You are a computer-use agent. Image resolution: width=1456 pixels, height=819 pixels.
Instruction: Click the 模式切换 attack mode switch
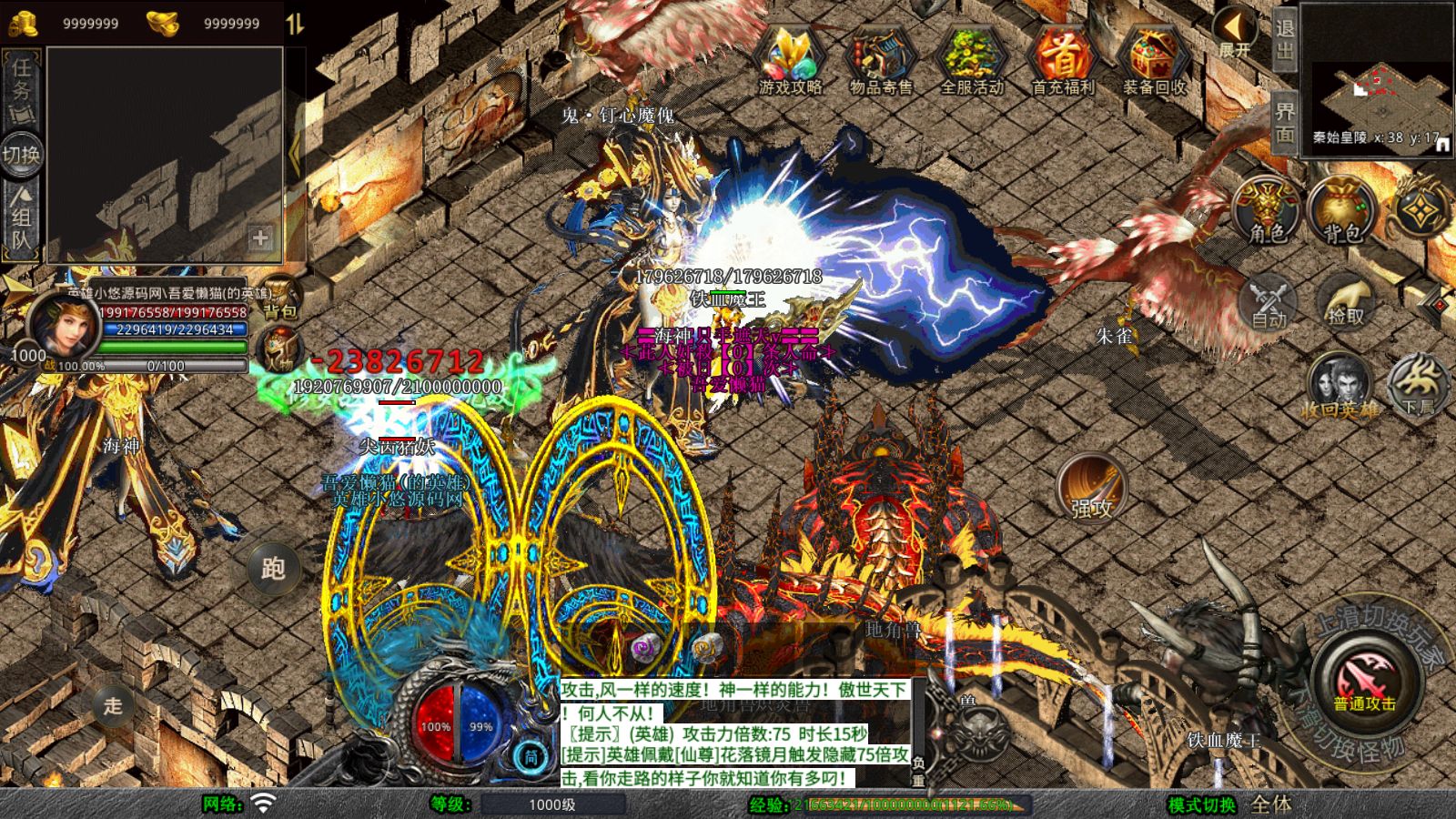click(x=1202, y=804)
